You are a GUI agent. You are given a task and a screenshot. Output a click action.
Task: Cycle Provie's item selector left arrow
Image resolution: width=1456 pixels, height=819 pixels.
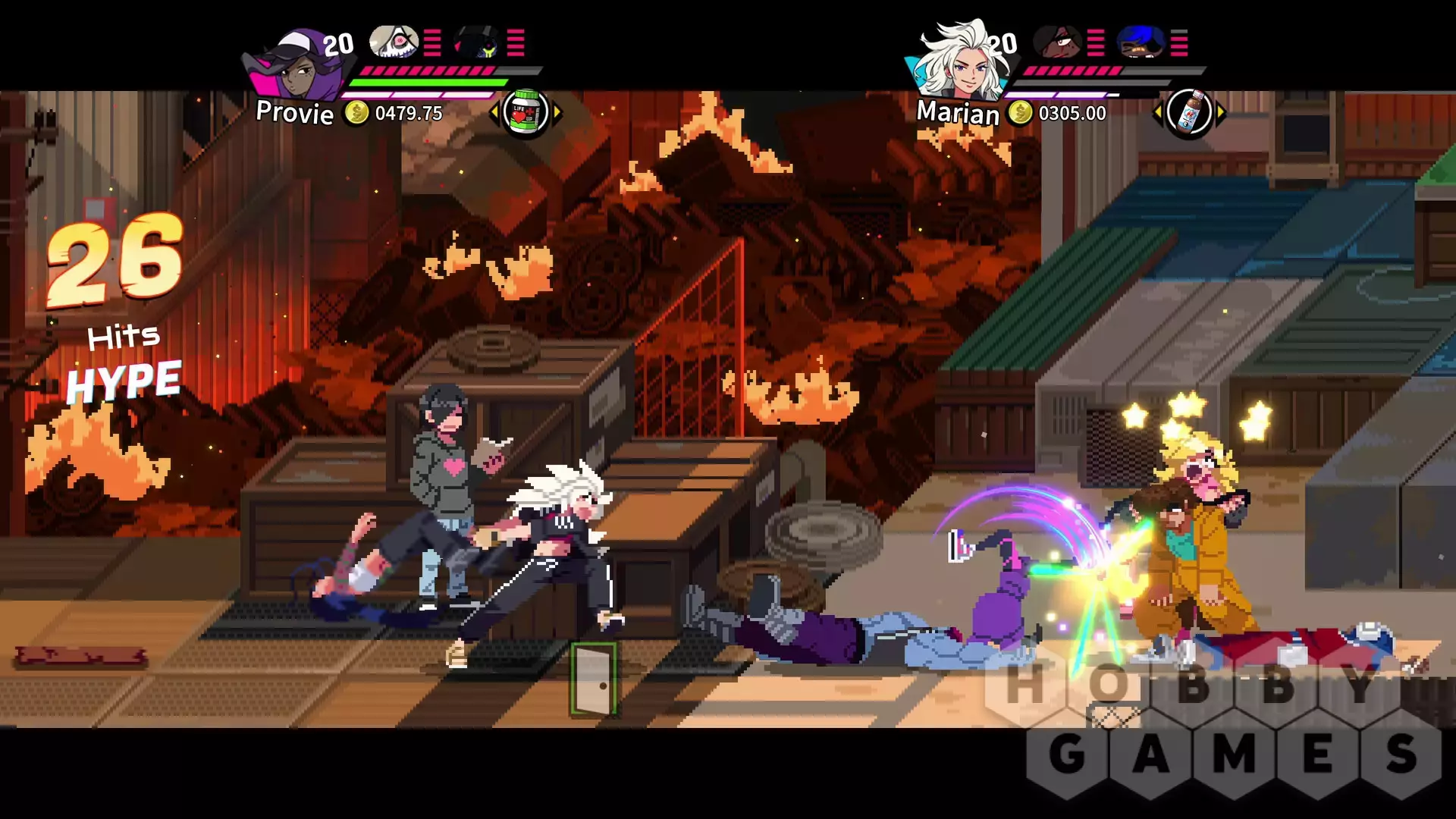point(494,113)
